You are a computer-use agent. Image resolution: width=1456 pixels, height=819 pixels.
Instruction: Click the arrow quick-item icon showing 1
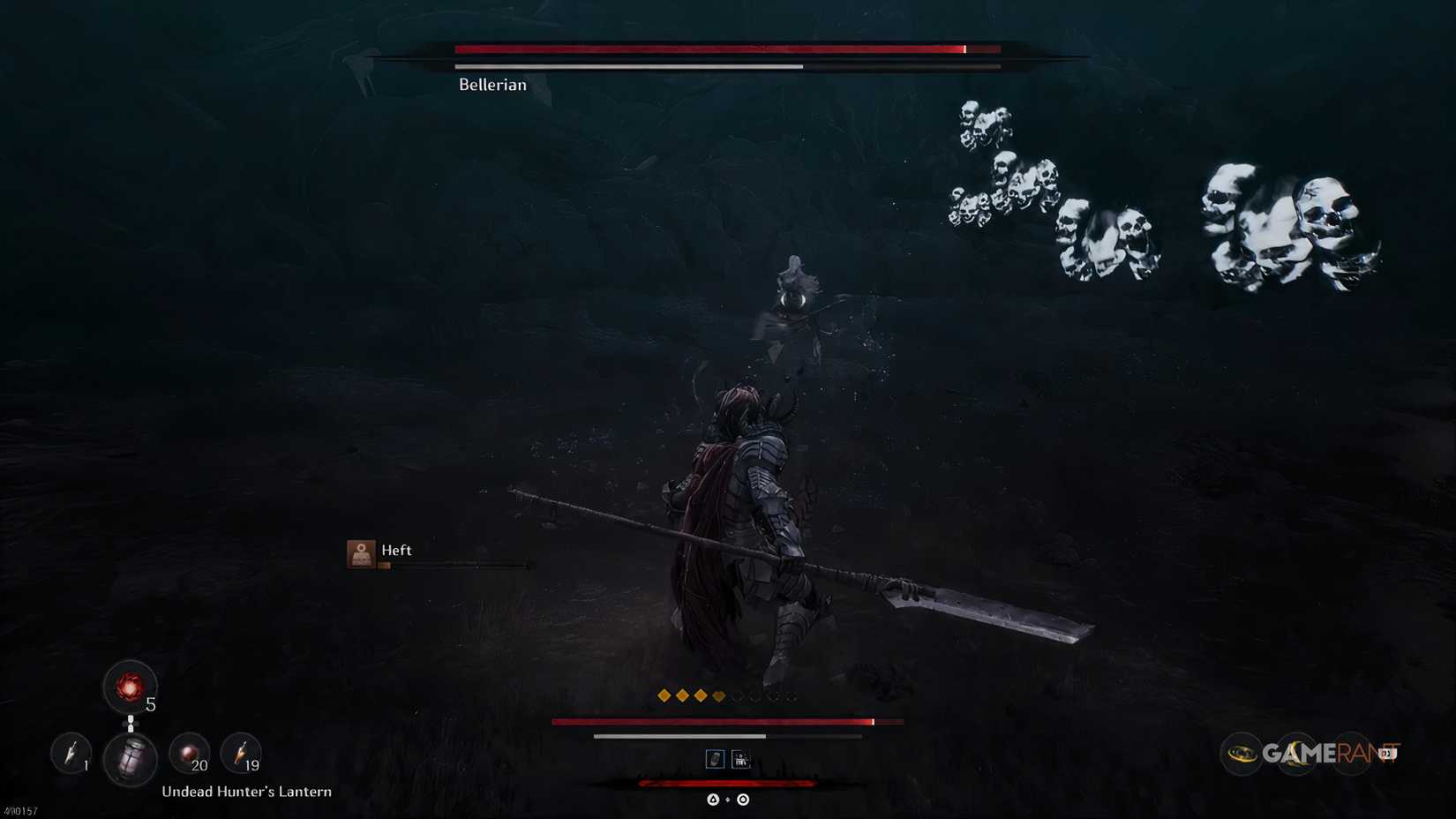tap(71, 757)
